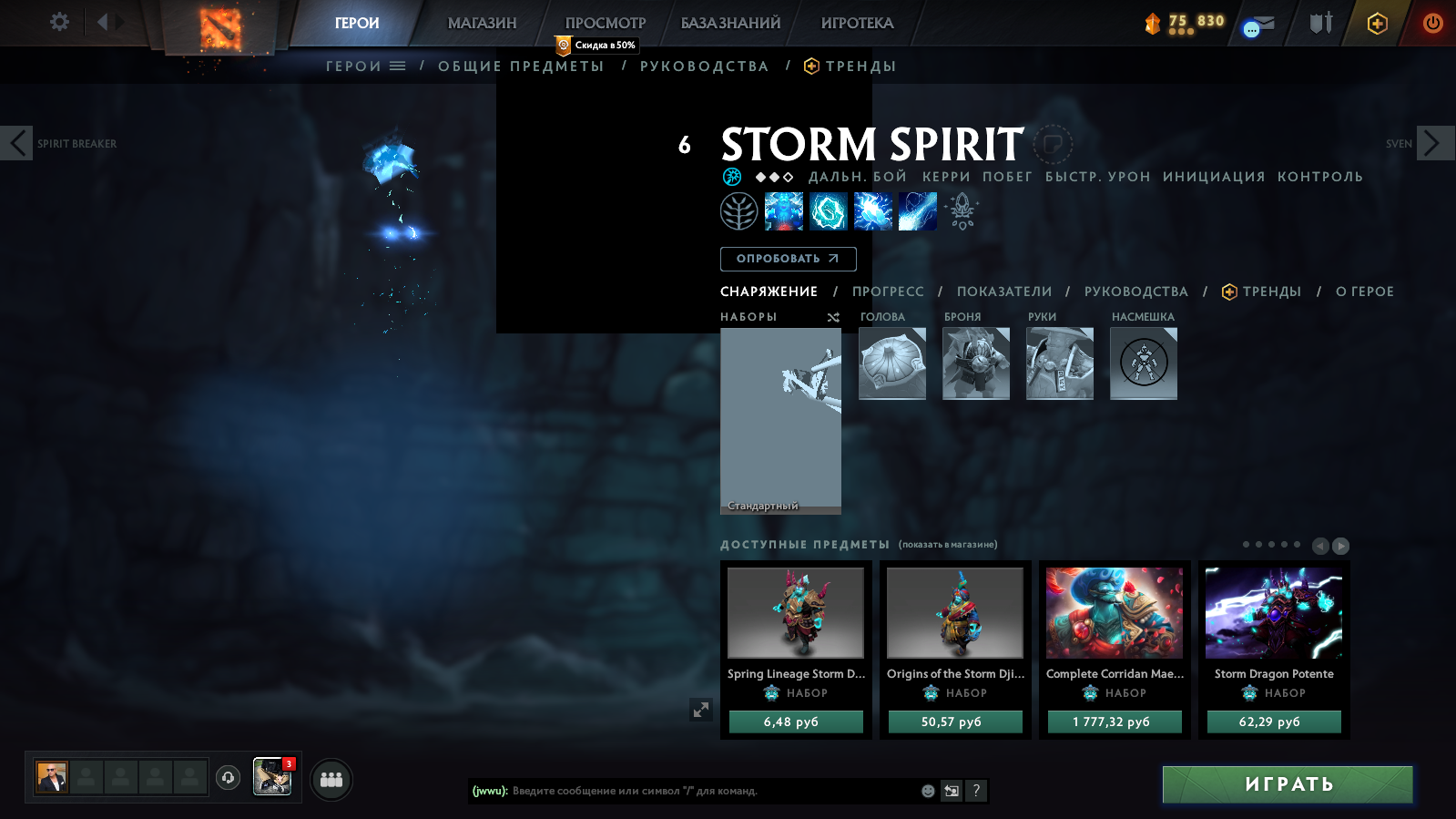Screen dimensions: 1456x819
Task: Open Dota Plus hexagon icon
Action: pyautogui.click(x=1377, y=24)
